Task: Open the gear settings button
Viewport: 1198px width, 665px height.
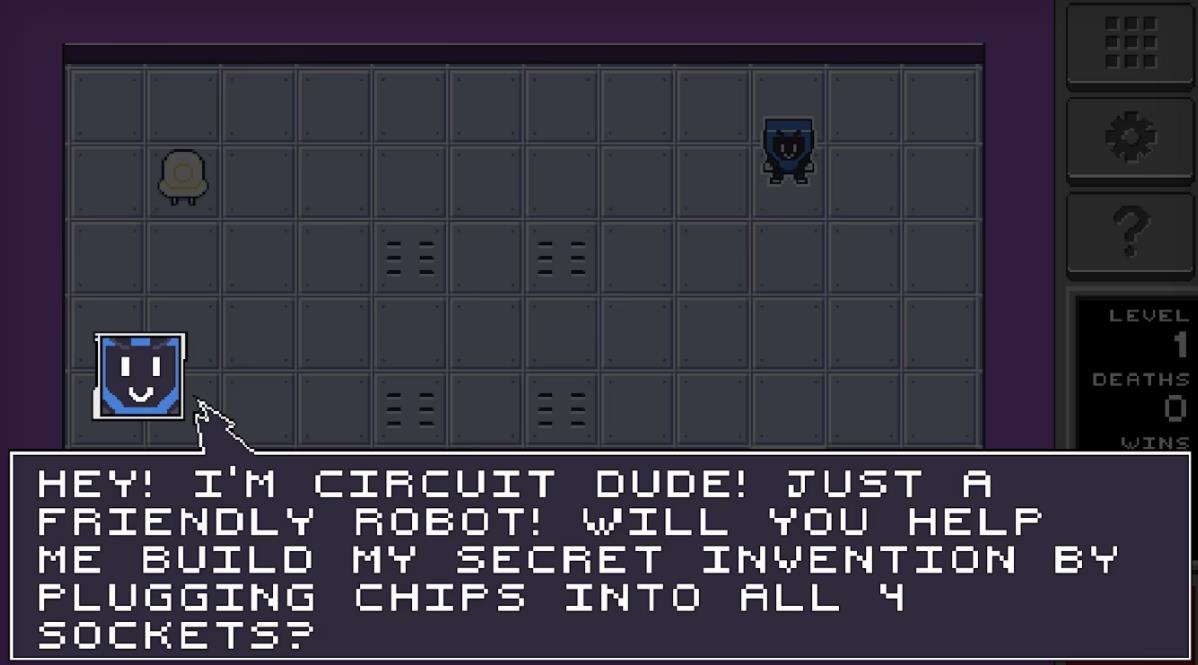Action: pyautogui.click(x=1130, y=137)
